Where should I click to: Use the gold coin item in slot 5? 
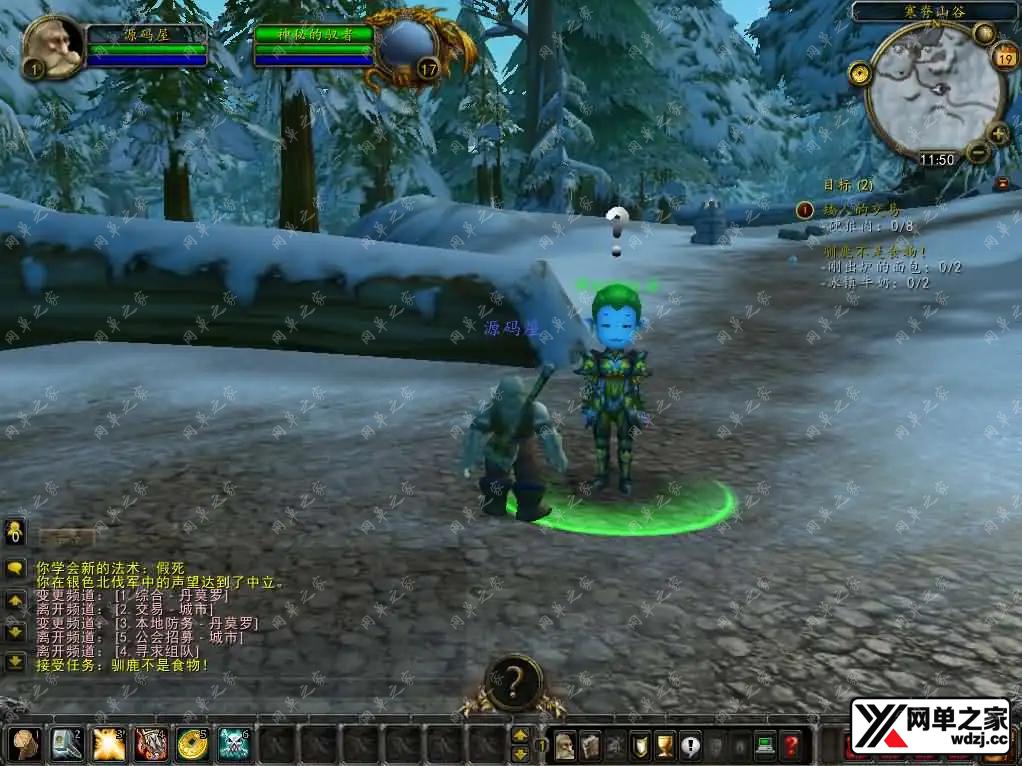tap(191, 743)
